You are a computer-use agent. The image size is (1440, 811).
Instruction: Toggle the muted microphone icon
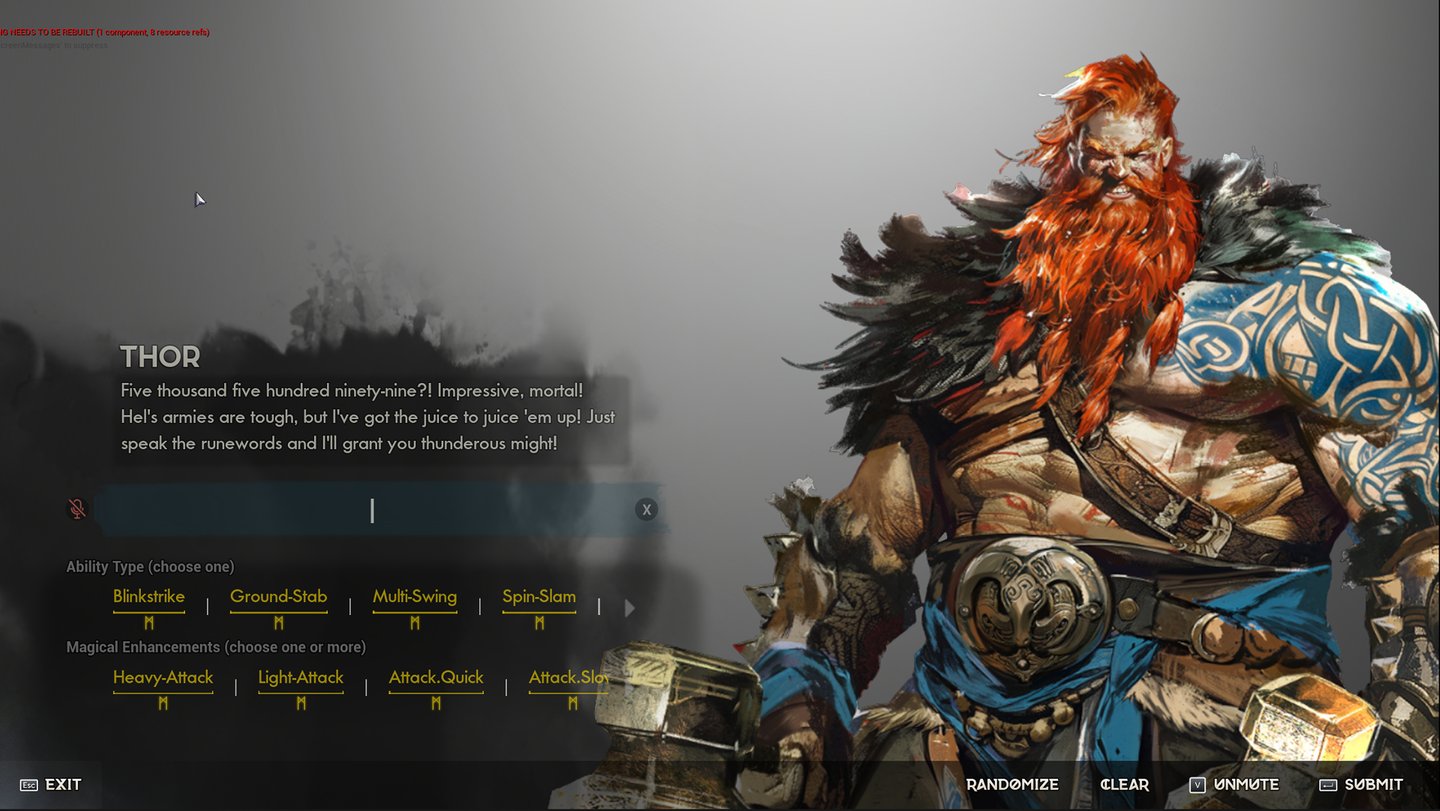[x=77, y=510]
